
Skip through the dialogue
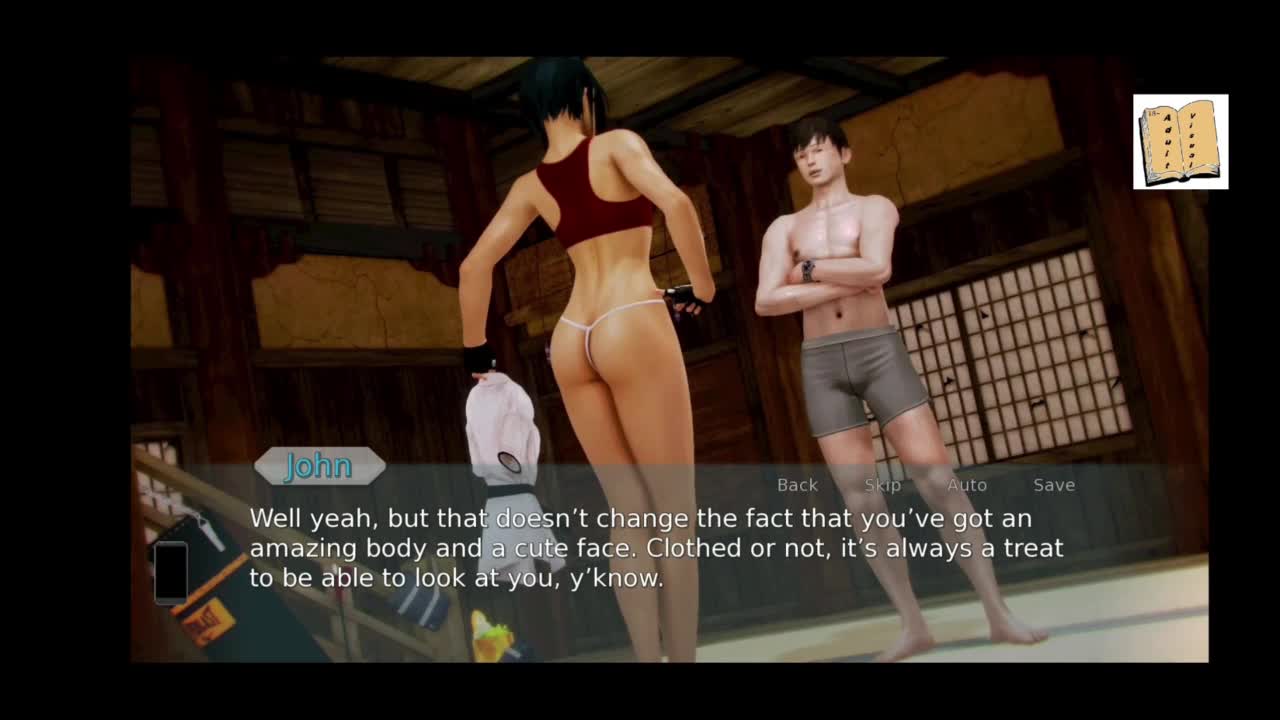pyautogui.click(x=882, y=485)
